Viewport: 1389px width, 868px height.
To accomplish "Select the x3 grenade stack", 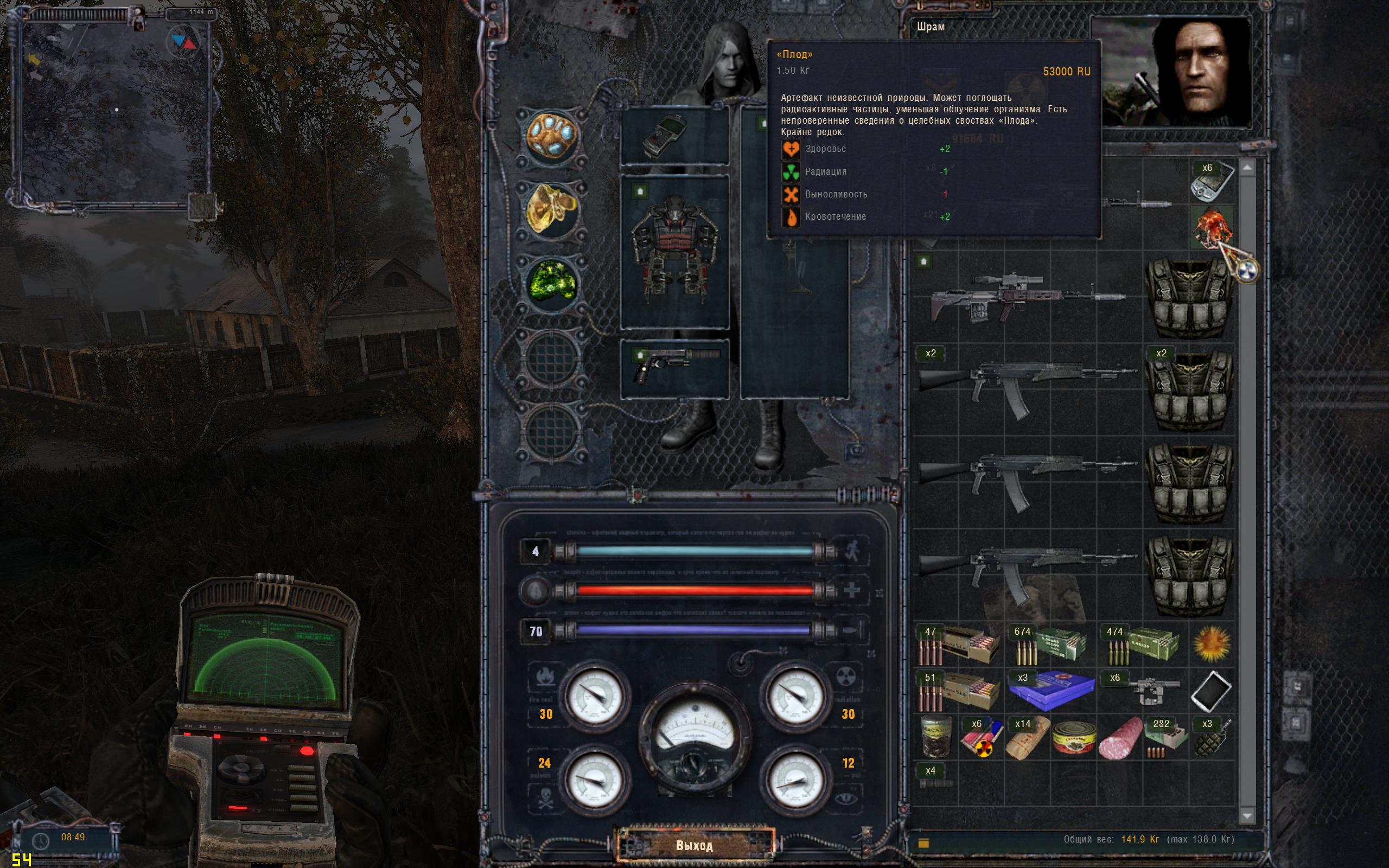I will (x=1211, y=737).
